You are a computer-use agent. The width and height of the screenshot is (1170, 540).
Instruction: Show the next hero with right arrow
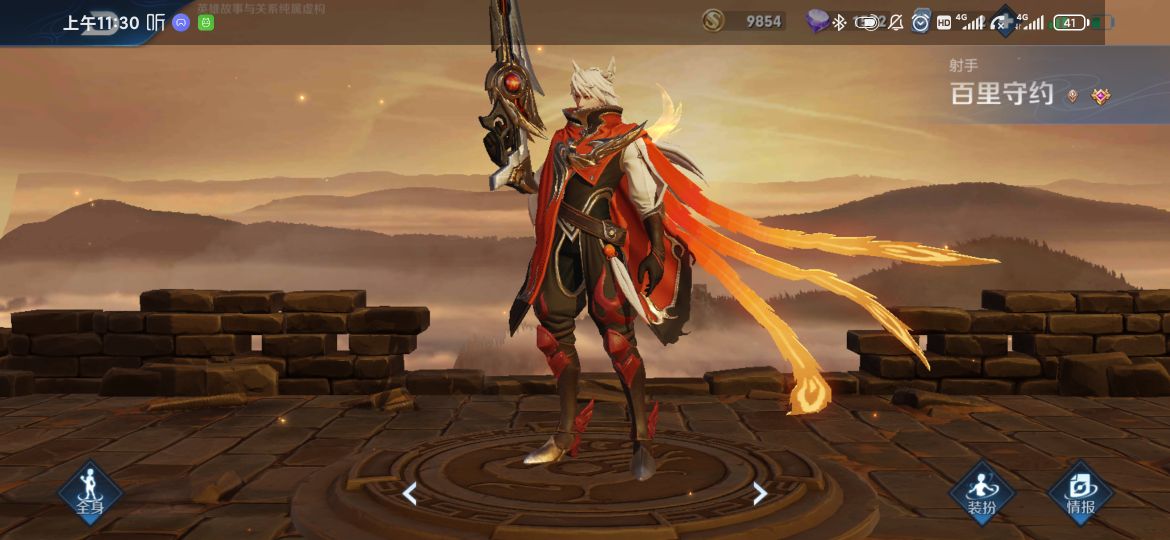pos(760,493)
